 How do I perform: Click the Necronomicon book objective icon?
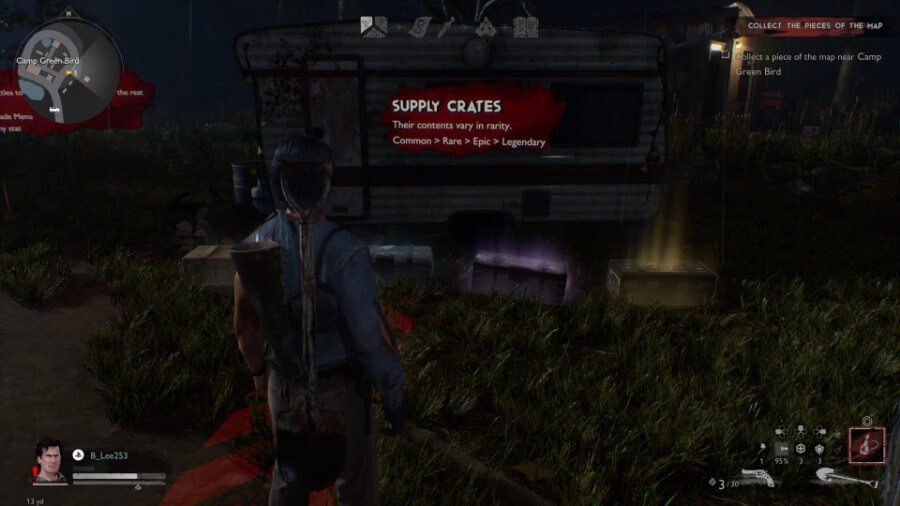coord(525,28)
